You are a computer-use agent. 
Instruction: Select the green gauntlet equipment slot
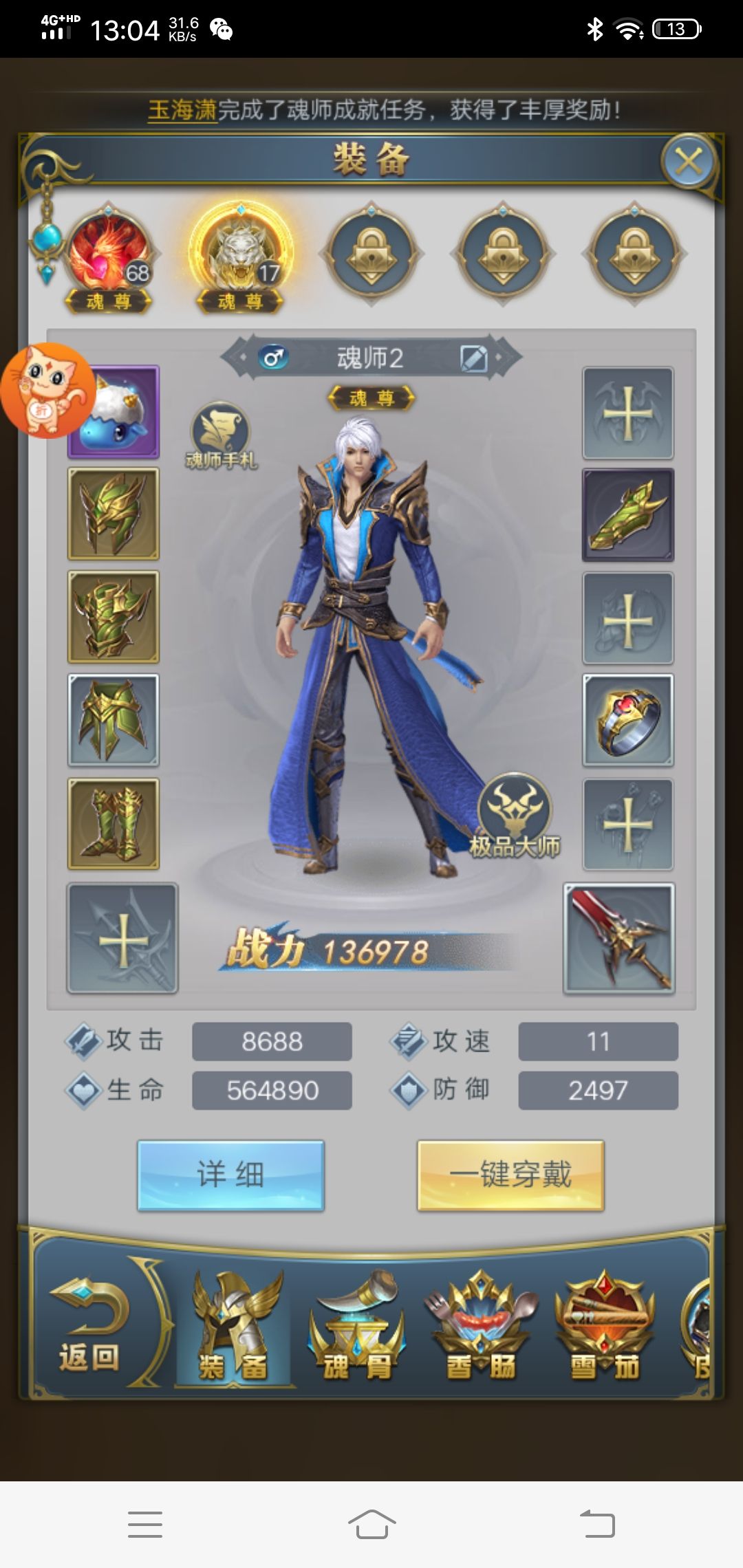[x=627, y=515]
